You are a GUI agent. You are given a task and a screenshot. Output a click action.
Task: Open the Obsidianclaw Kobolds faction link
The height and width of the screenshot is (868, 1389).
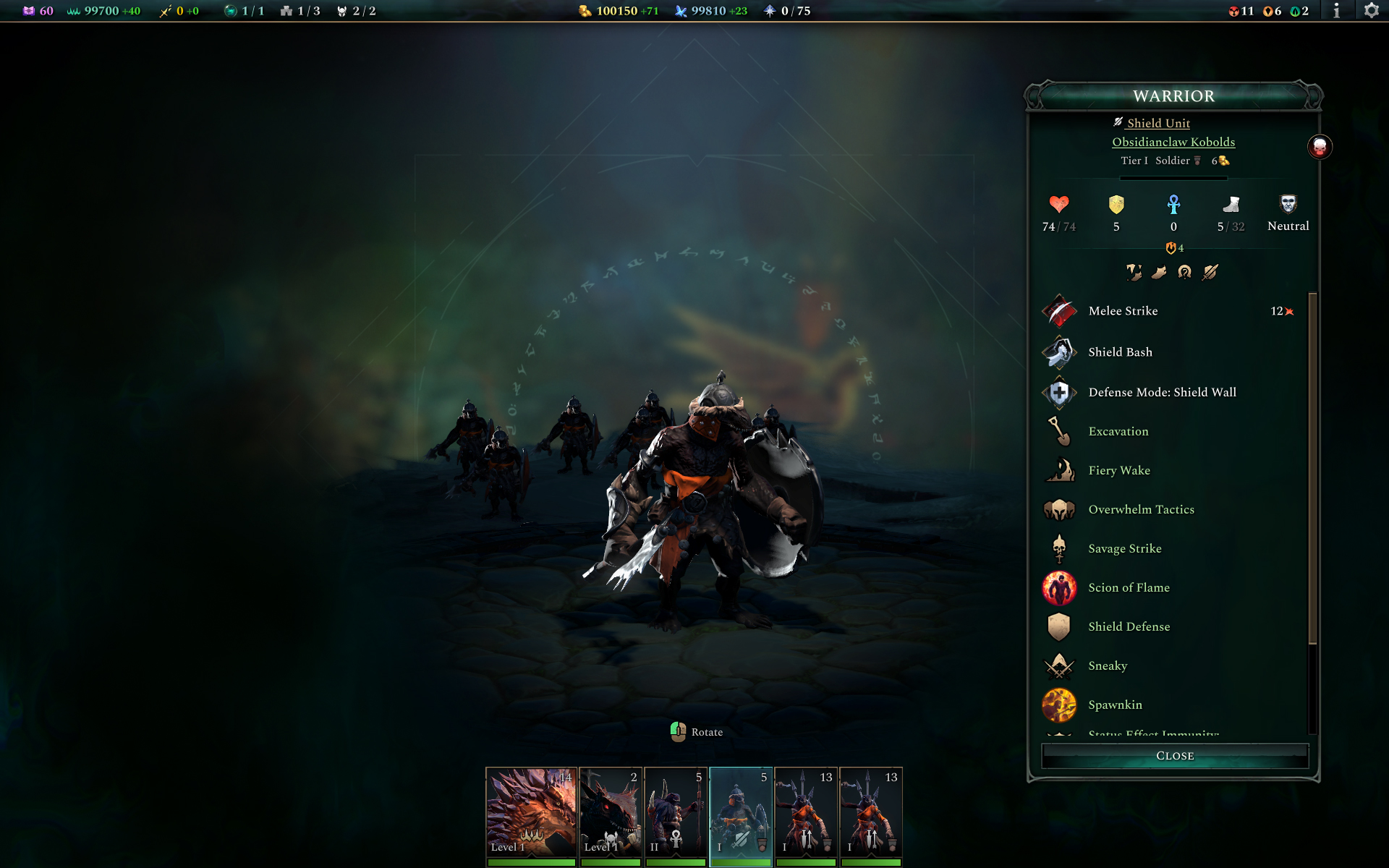(x=1173, y=142)
